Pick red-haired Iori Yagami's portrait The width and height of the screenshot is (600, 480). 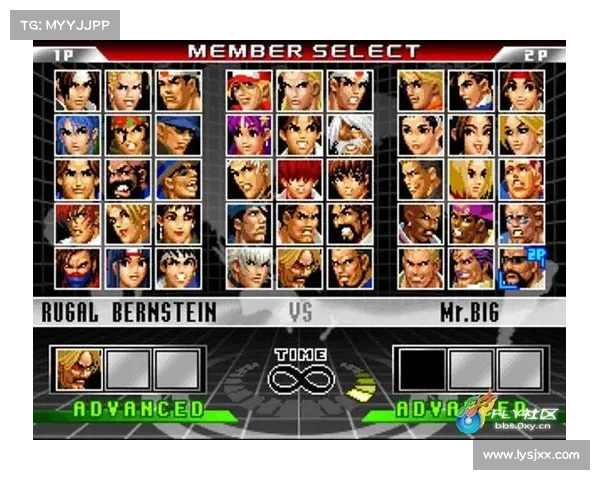tap(298, 179)
